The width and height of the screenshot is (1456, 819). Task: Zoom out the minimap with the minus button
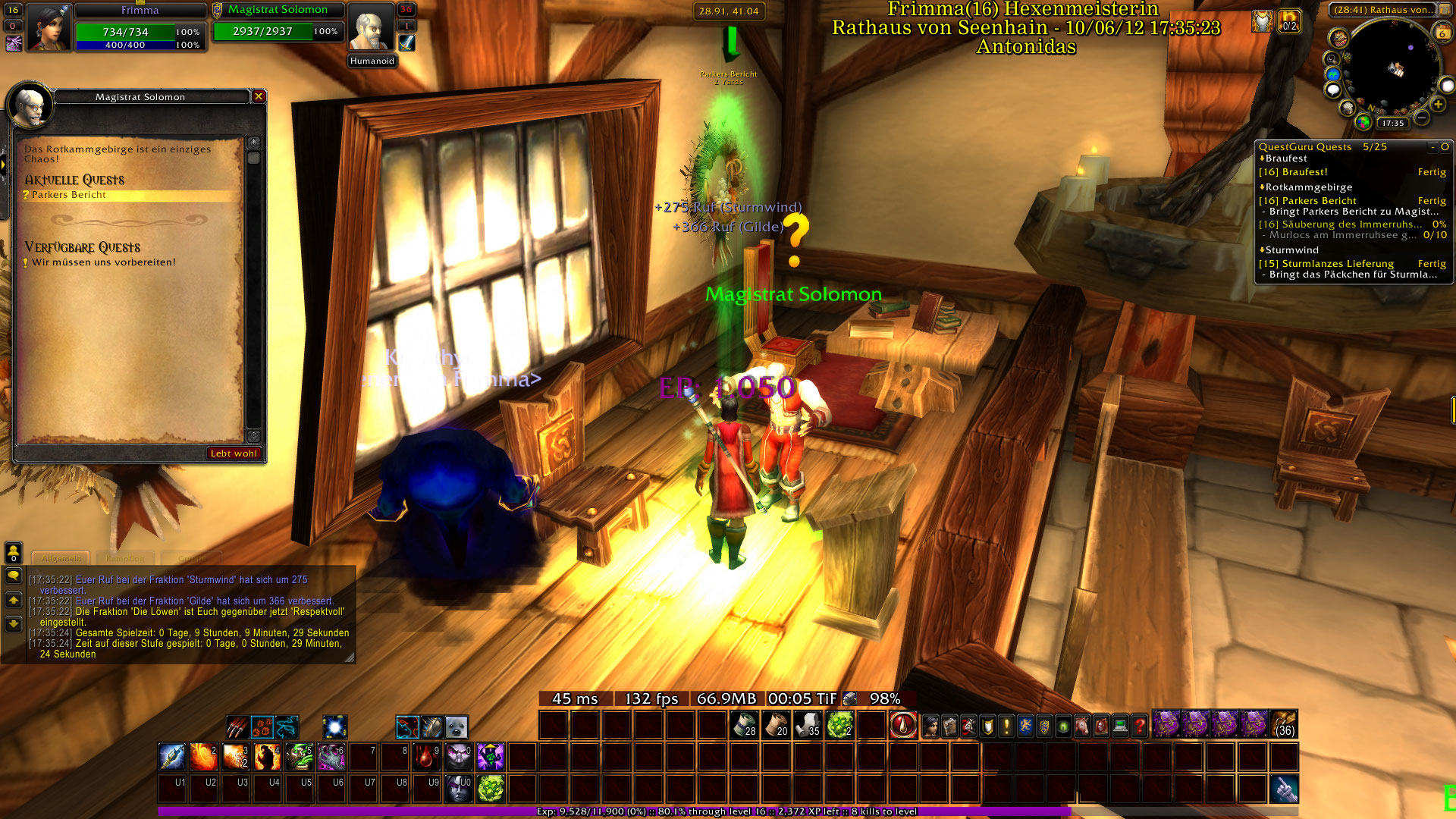coord(1422,118)
